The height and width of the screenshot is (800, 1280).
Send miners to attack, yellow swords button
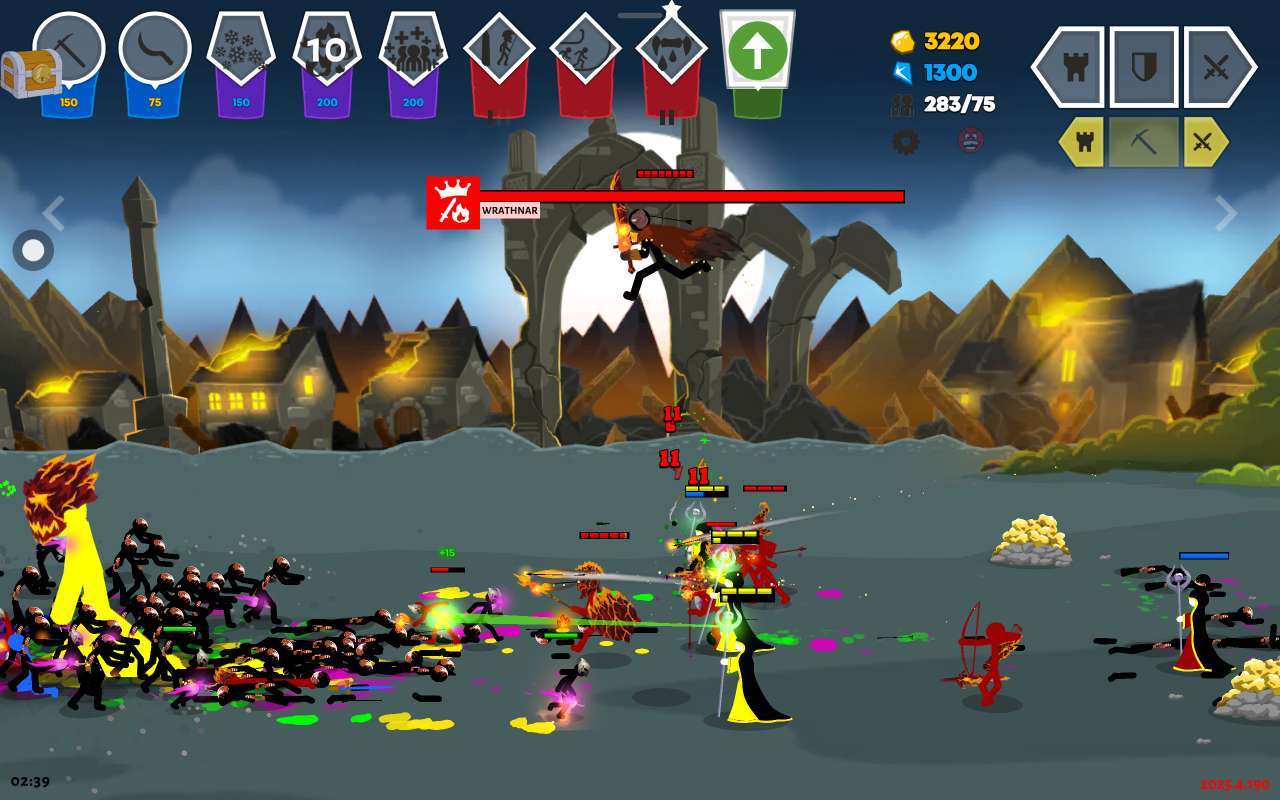1203,143
